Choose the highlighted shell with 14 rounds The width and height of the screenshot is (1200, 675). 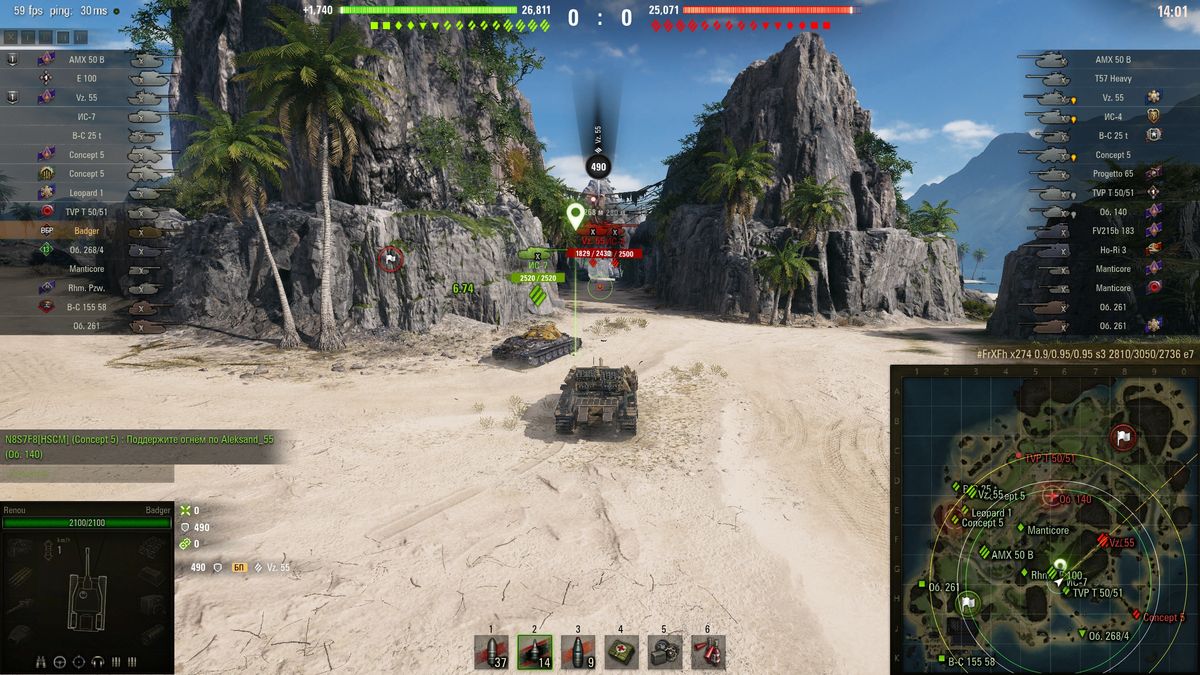pyautogui.click(x=534, y=651)
